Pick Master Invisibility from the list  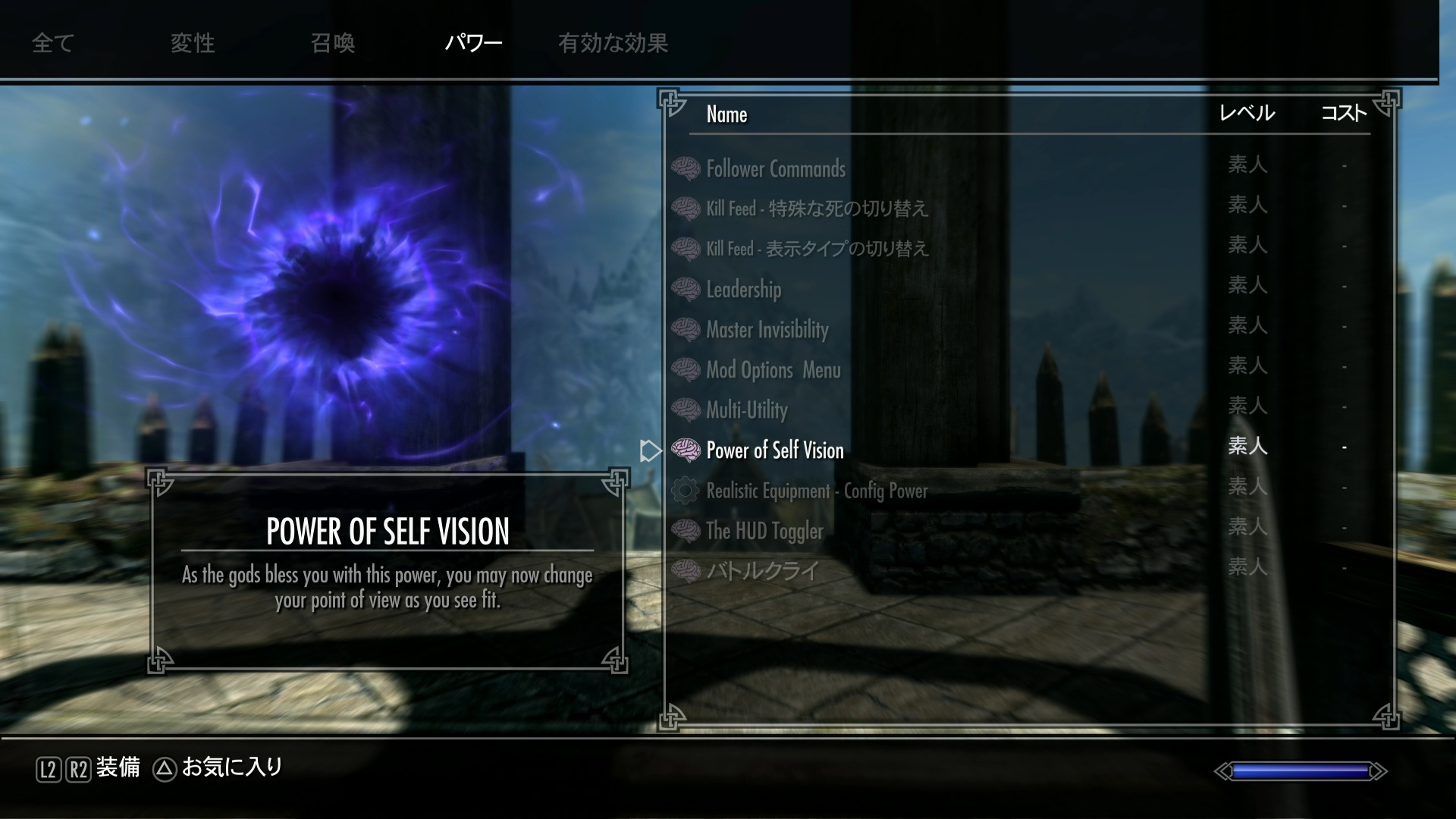tap(767, 329)
